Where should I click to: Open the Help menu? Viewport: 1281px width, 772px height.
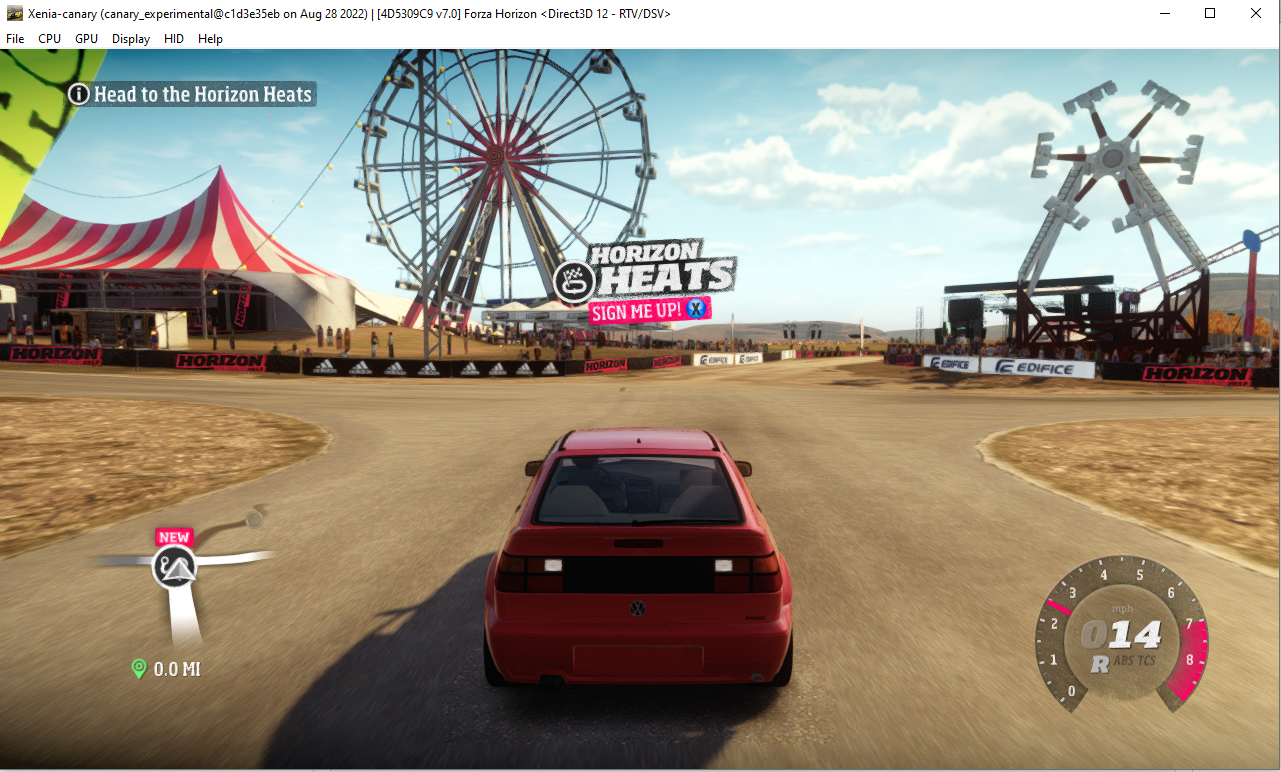click(210, 38)
